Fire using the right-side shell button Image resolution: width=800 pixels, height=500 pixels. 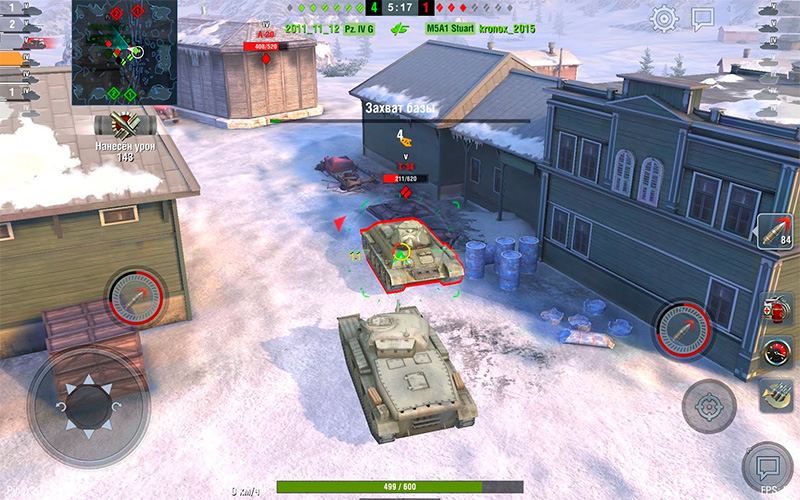tap(684, 329)
